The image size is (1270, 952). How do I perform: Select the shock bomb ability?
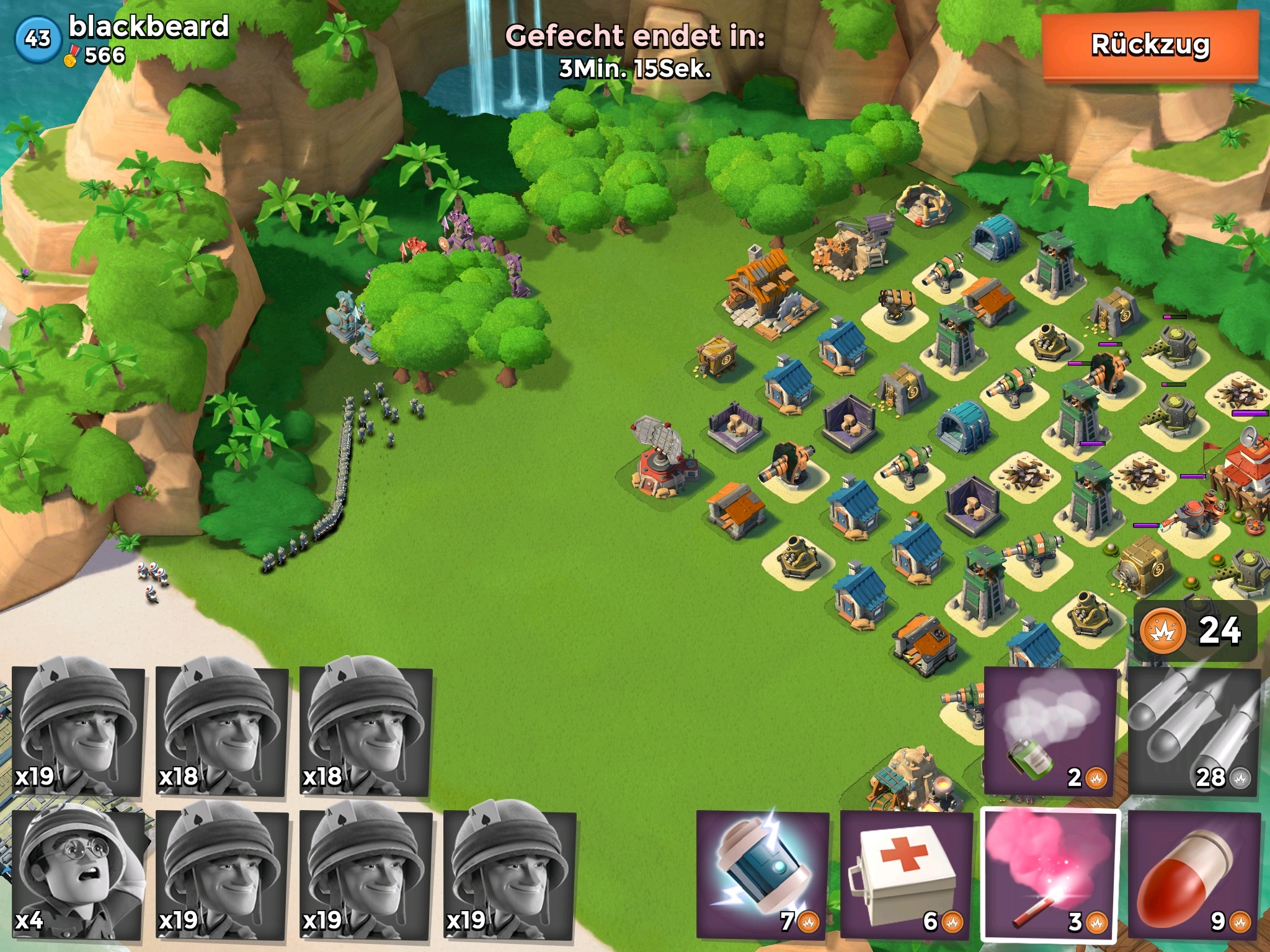pos(763,874)
